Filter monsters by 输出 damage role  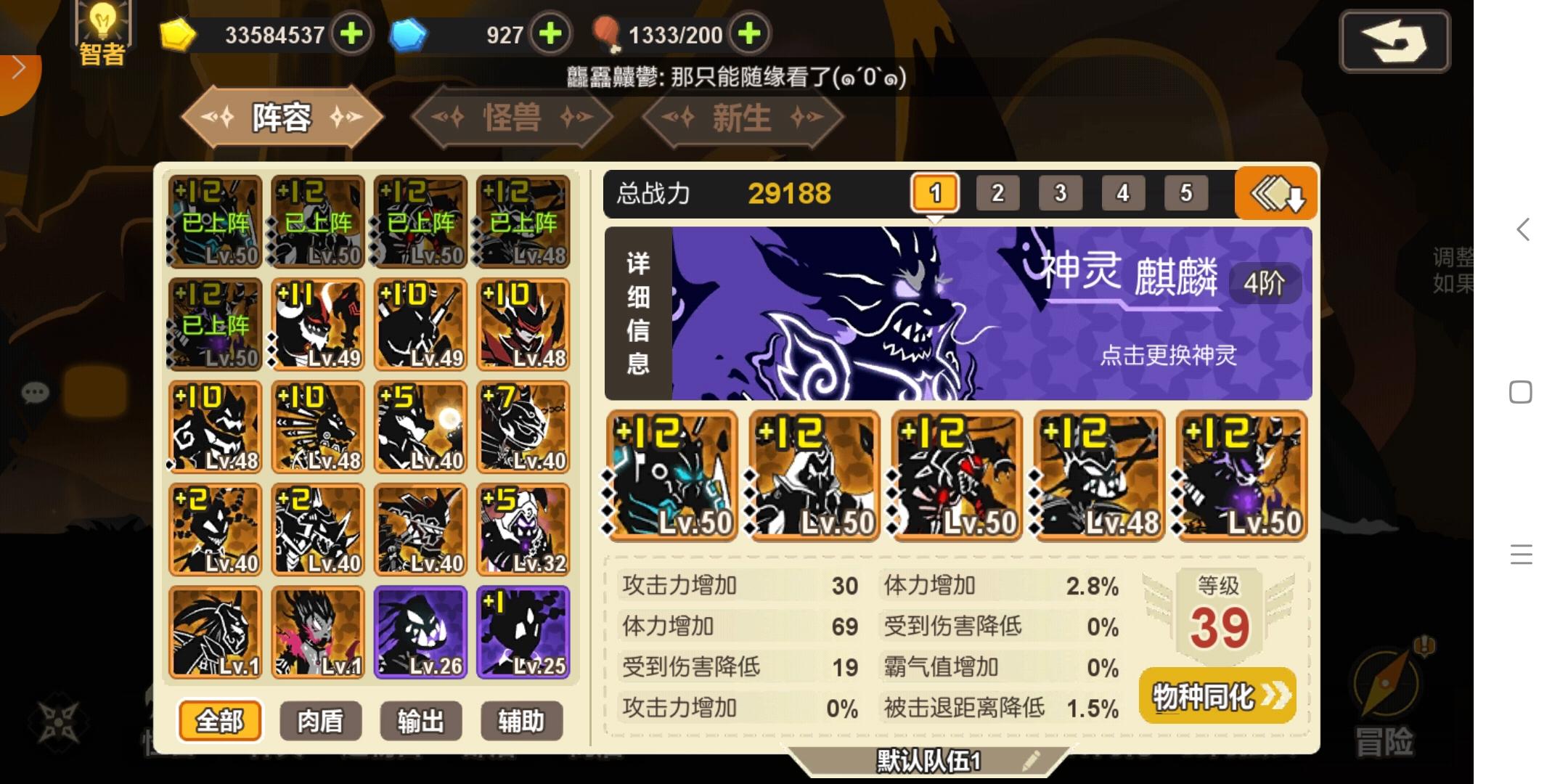click(420, 721)
